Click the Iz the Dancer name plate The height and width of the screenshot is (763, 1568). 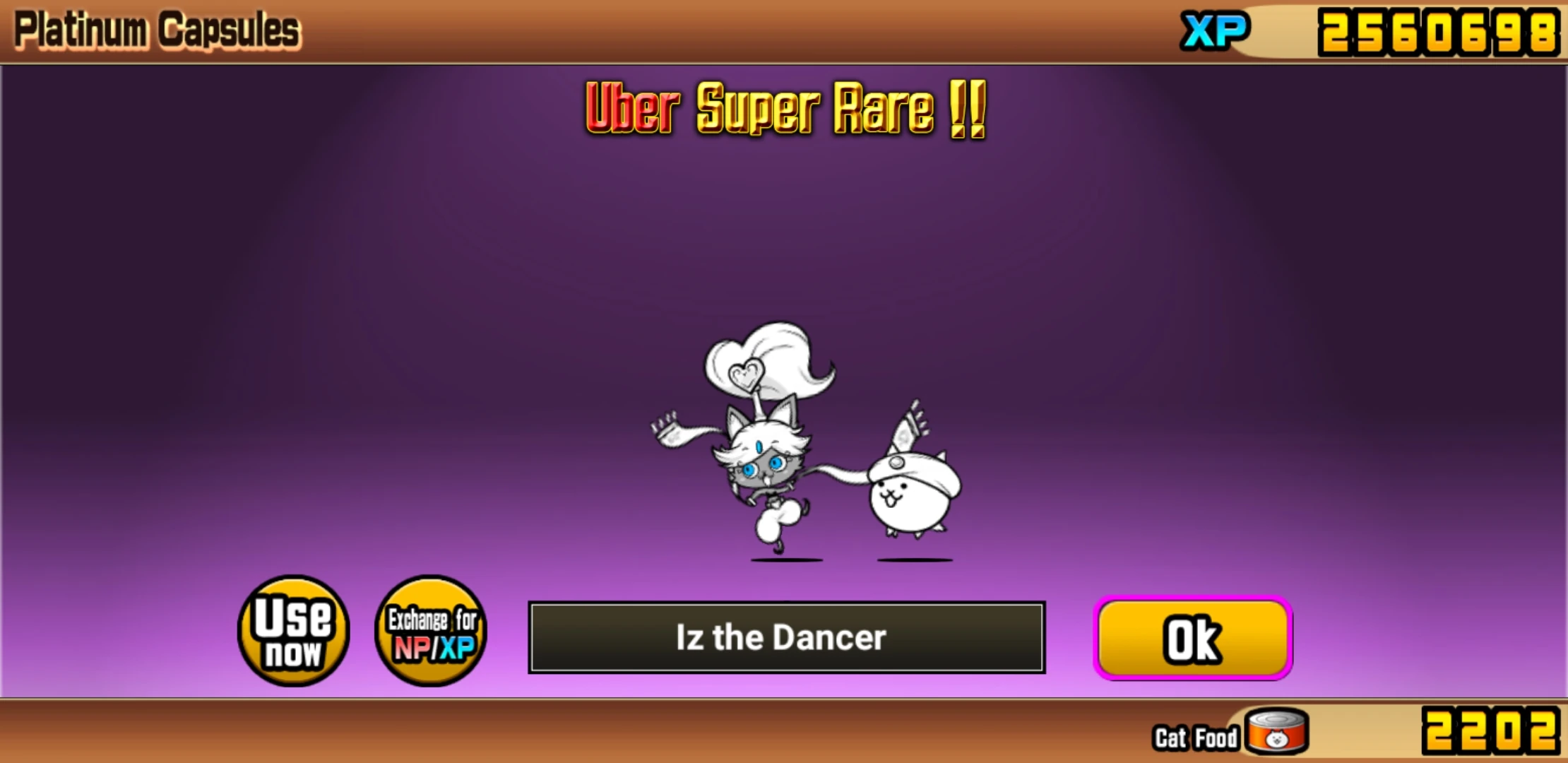pos(785,638)
